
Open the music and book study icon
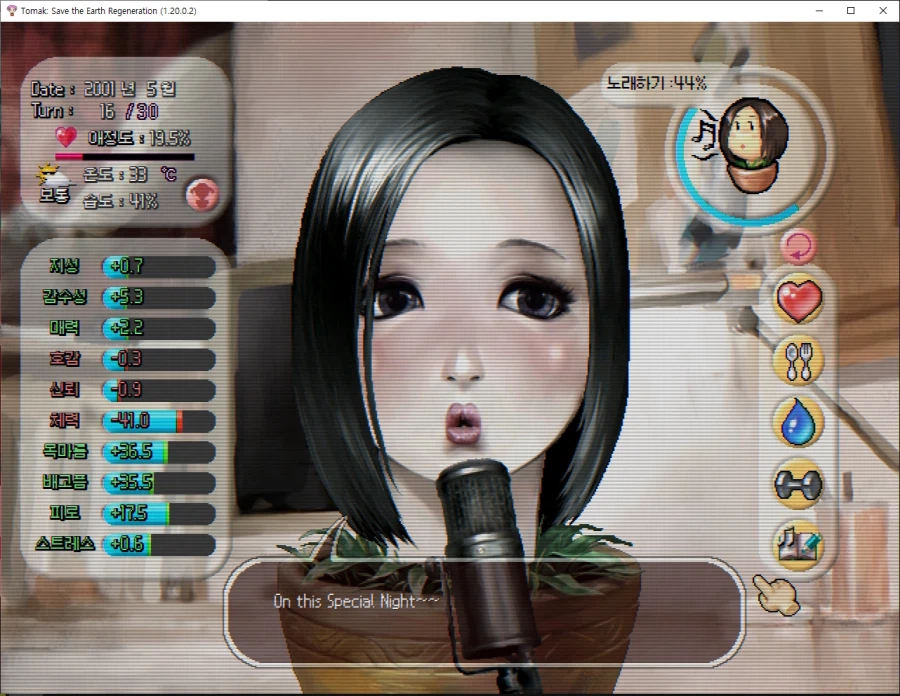[x=798, y=543]
